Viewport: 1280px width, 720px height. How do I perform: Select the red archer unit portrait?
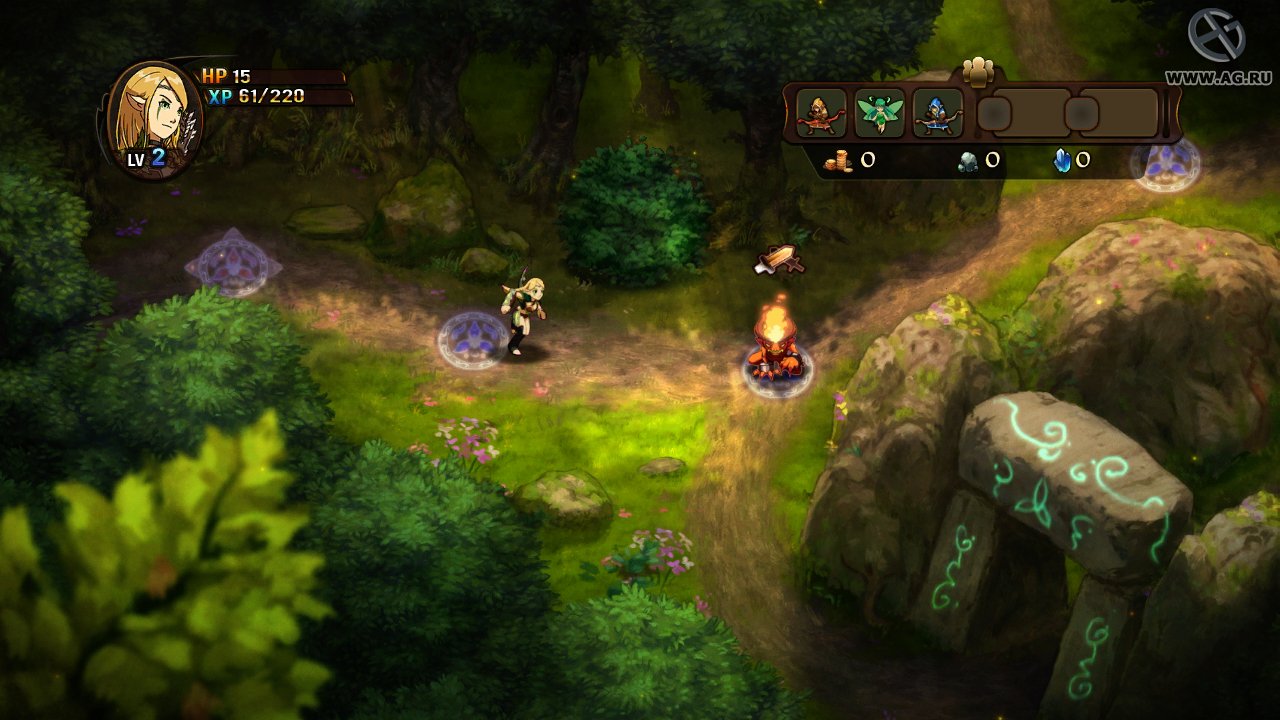point(822,113)
